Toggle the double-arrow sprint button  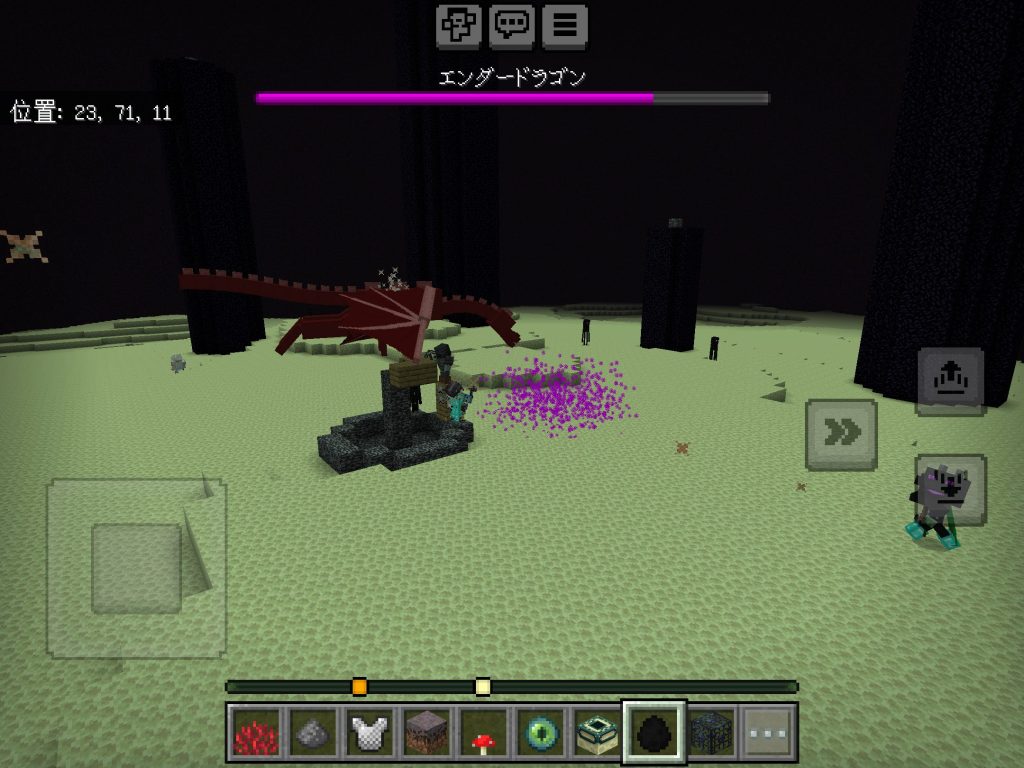point(841,434)
